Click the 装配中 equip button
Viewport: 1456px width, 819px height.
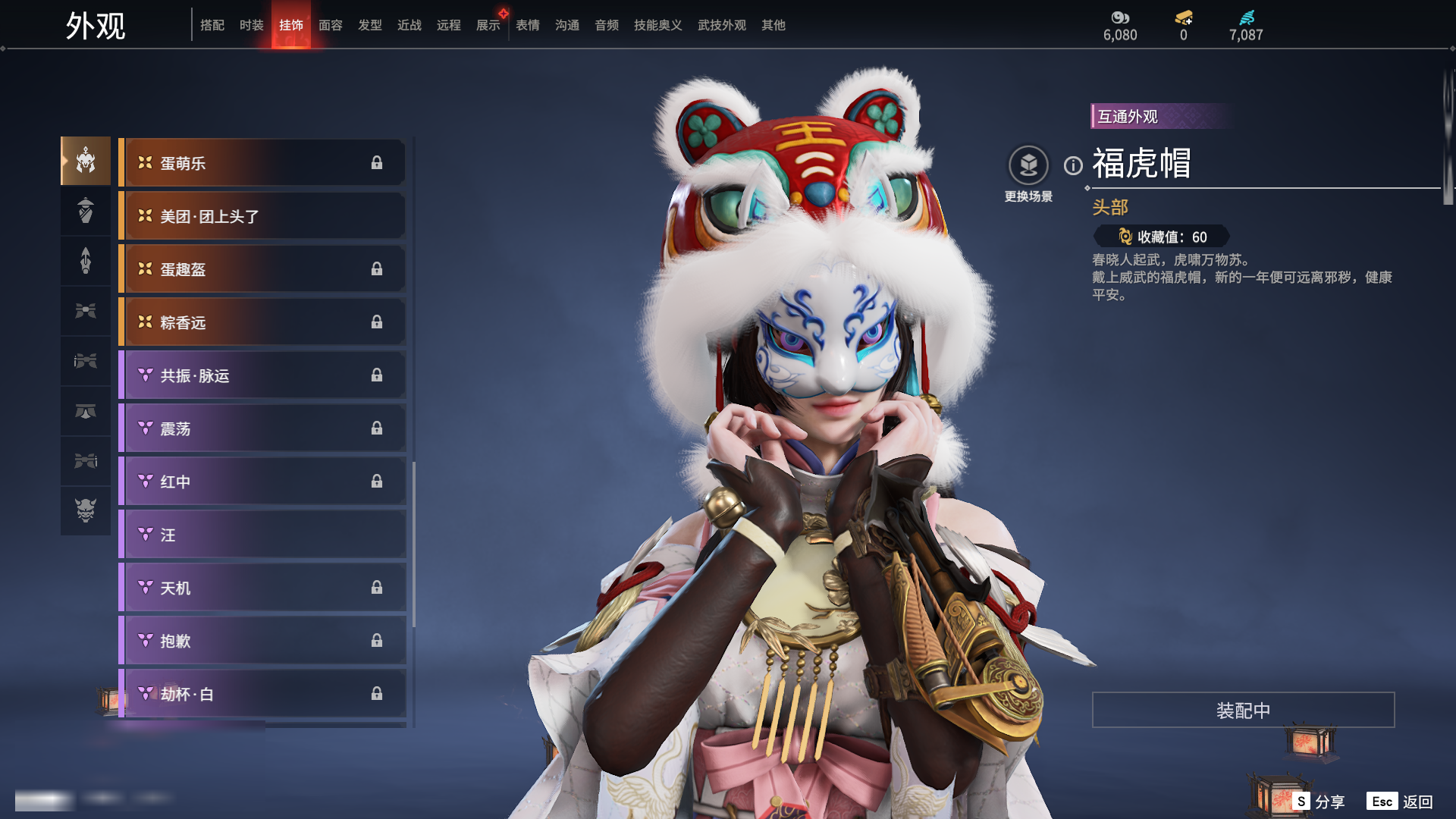[1243, 710]
